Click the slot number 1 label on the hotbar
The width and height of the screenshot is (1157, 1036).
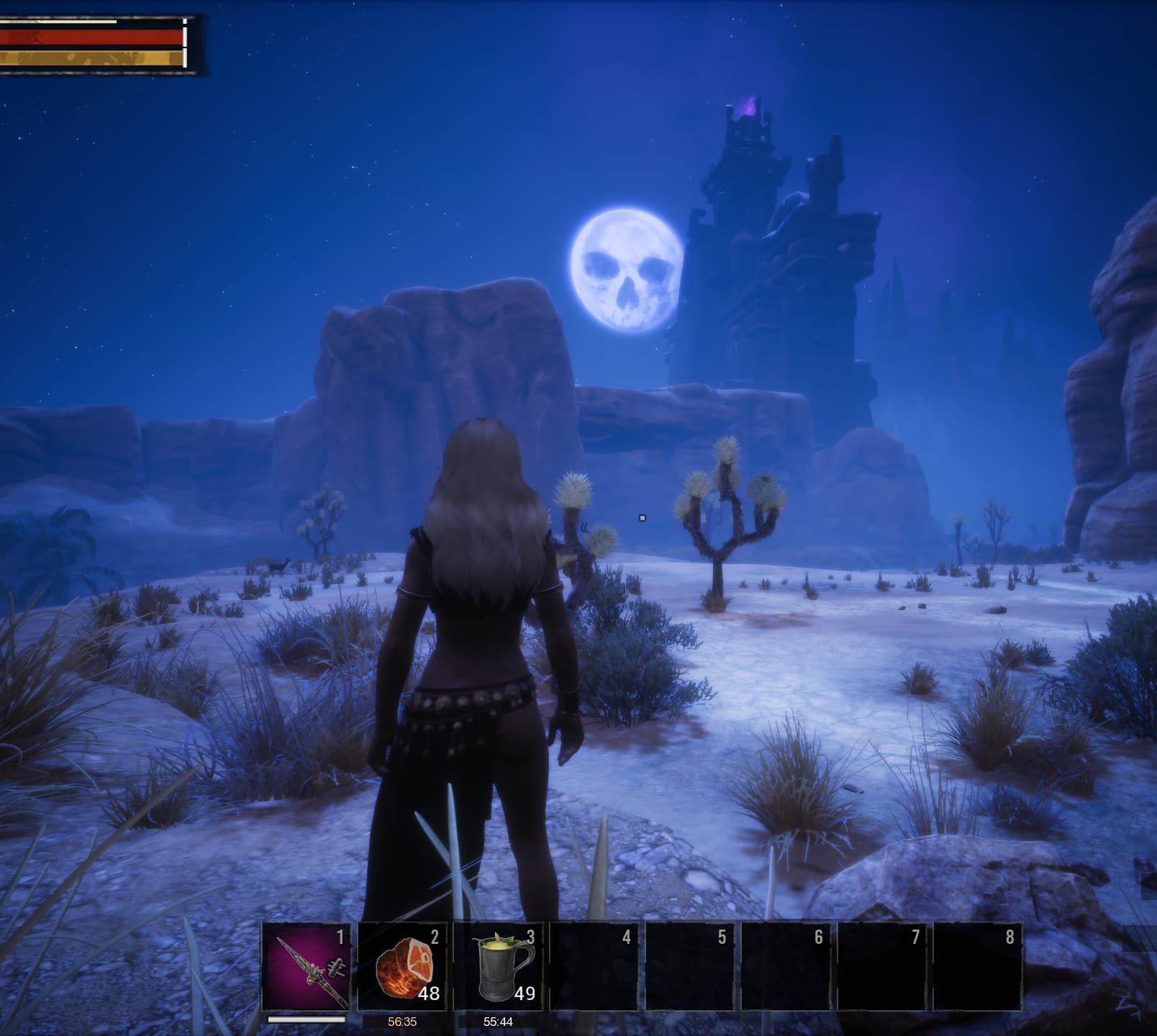click(340, 936)
